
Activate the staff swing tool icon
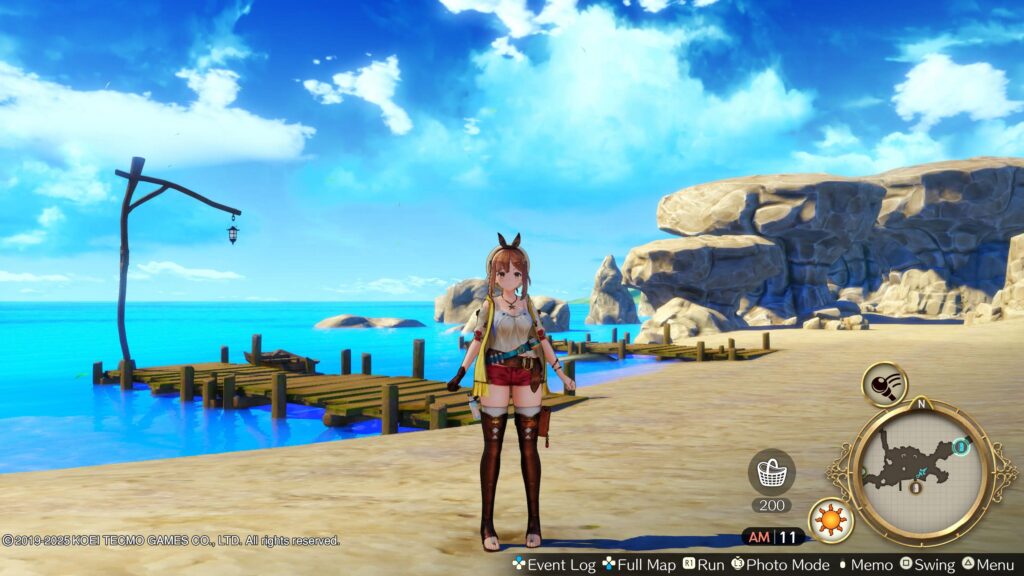click(884, 384)
